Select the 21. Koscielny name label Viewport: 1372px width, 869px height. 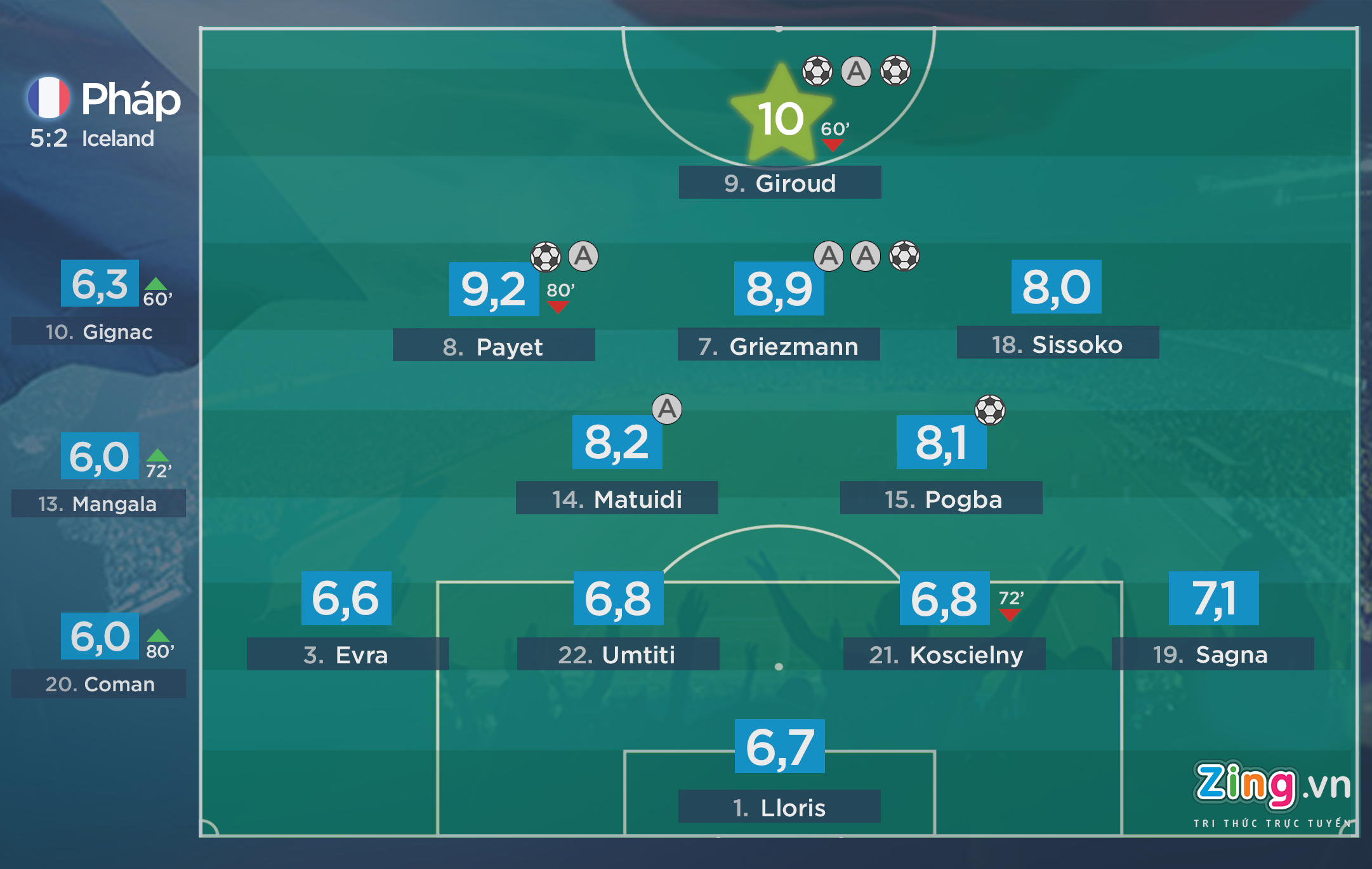coord(944,654)
